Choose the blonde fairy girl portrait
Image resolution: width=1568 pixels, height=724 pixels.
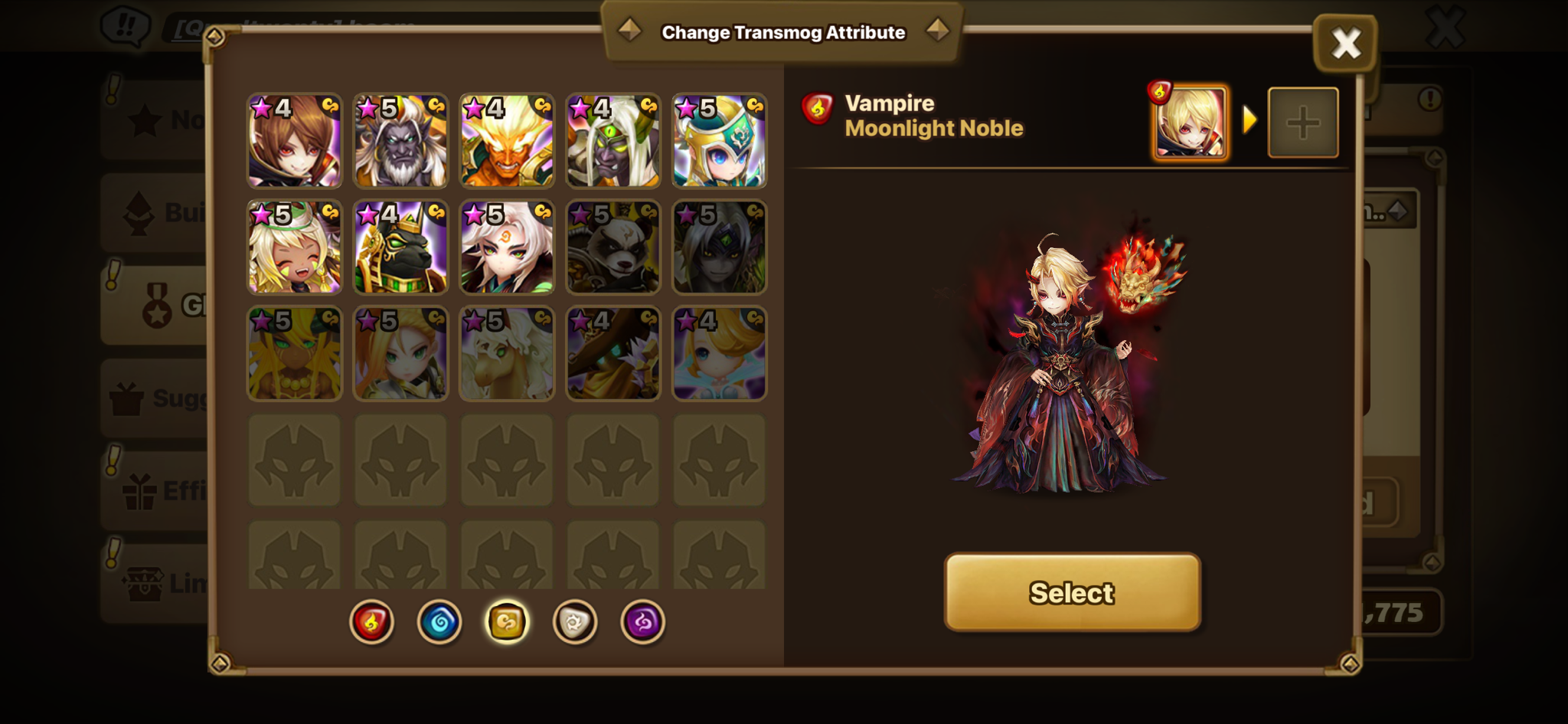click(x=719, y=354)
